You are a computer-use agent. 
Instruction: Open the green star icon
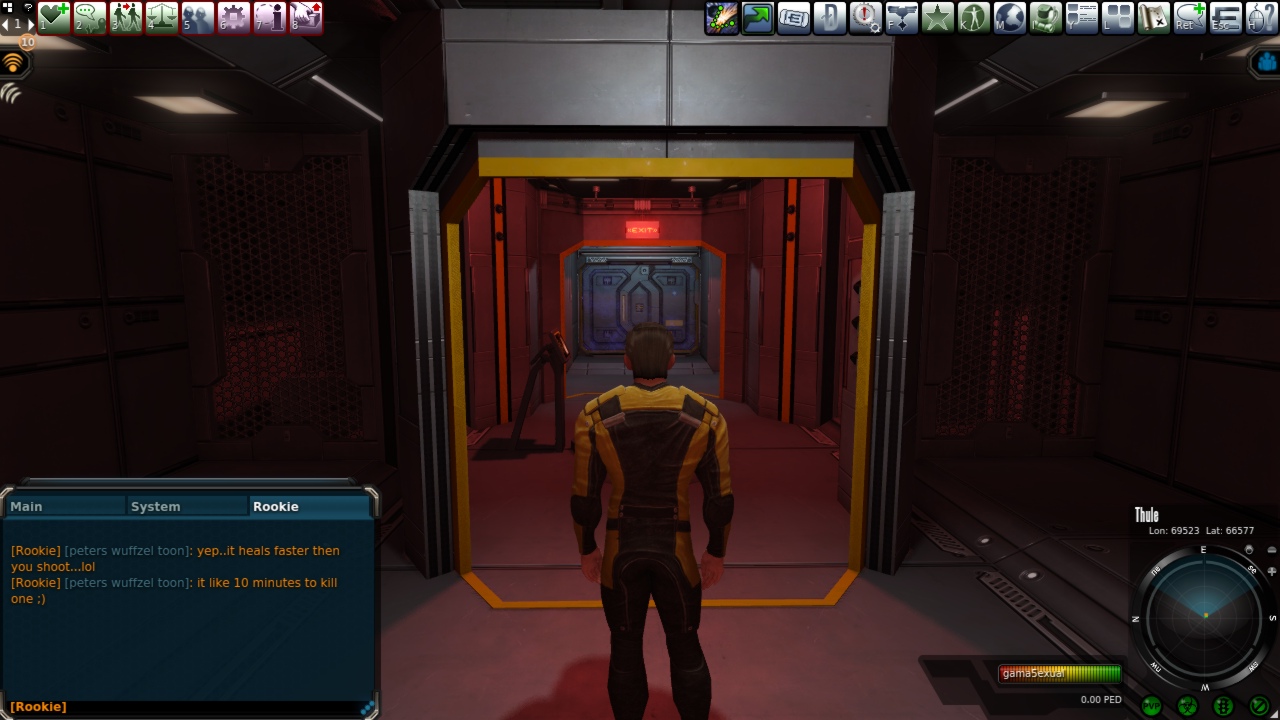point(938,17)
